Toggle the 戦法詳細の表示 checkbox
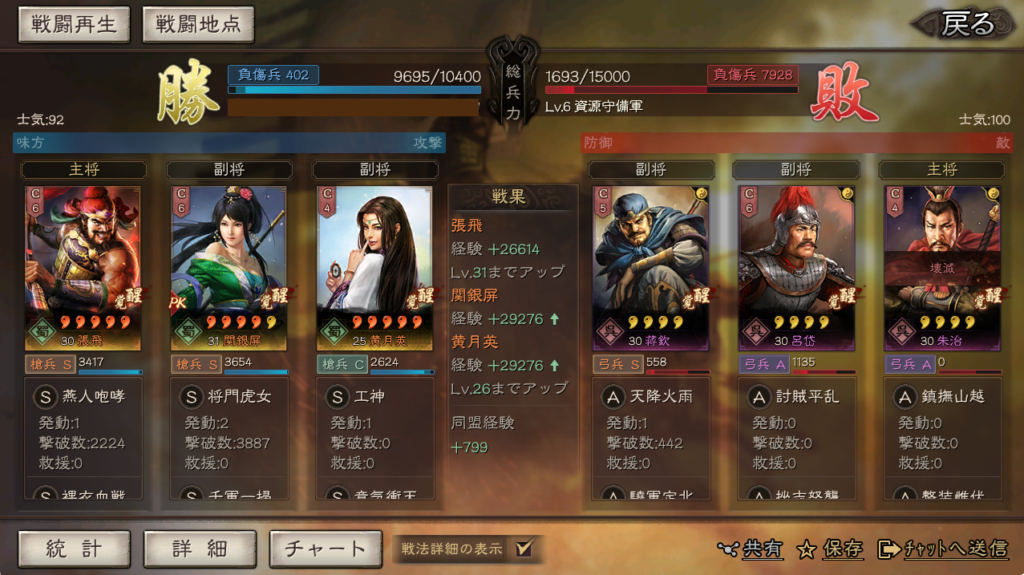 click(524, 548)
